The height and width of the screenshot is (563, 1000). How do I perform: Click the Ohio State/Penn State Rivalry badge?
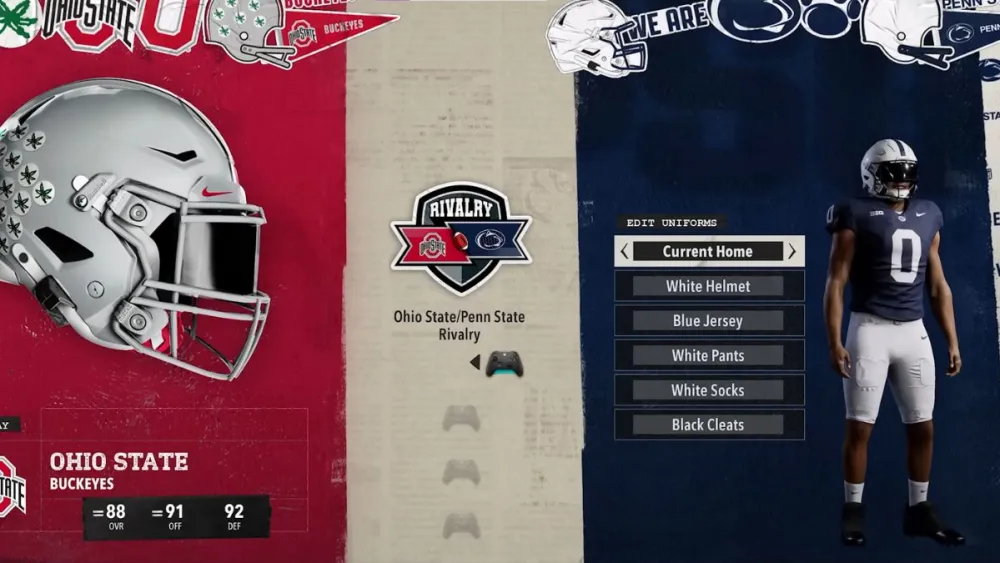pyautogui.click(x=460, y=238)
